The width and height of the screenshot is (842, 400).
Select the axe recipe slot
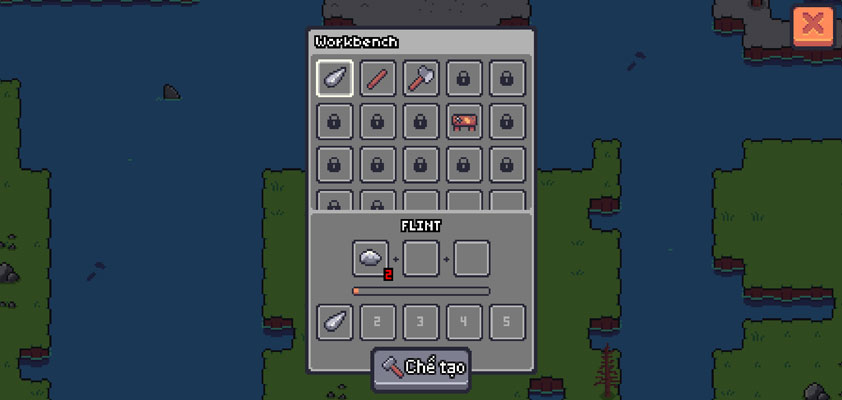(x=421, y=78)
